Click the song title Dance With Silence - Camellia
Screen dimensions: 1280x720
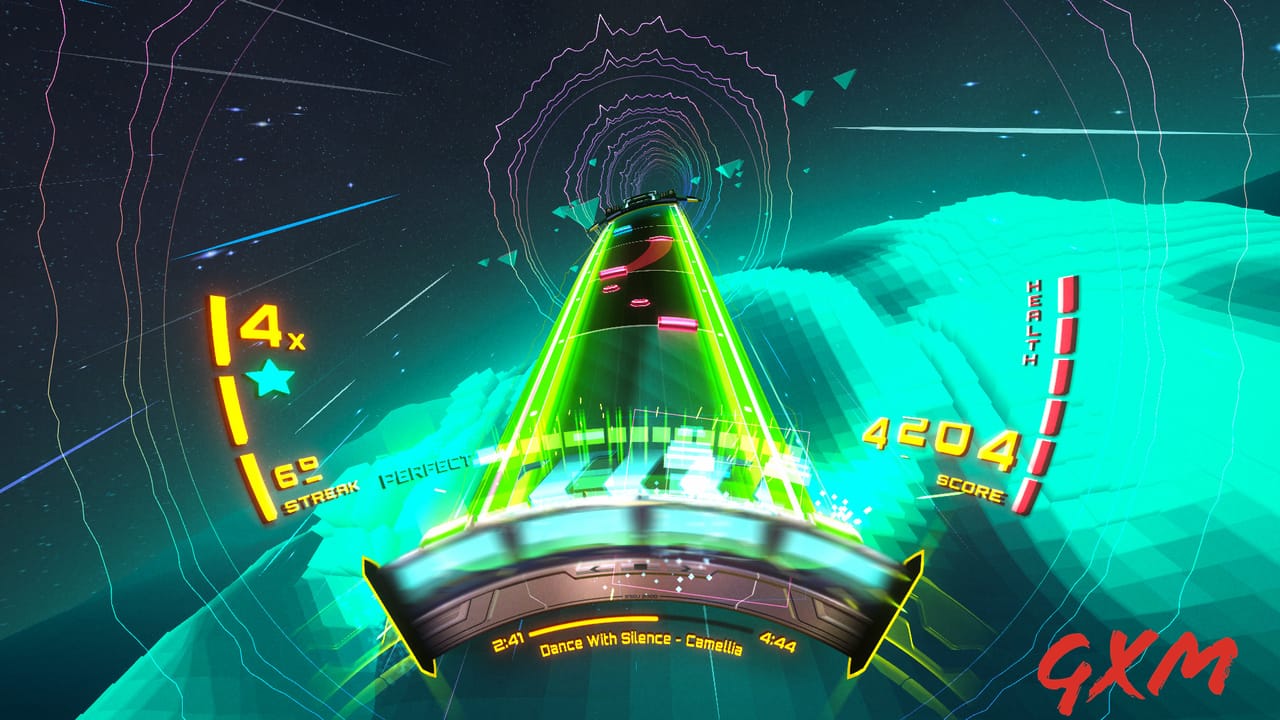point(641,646)
